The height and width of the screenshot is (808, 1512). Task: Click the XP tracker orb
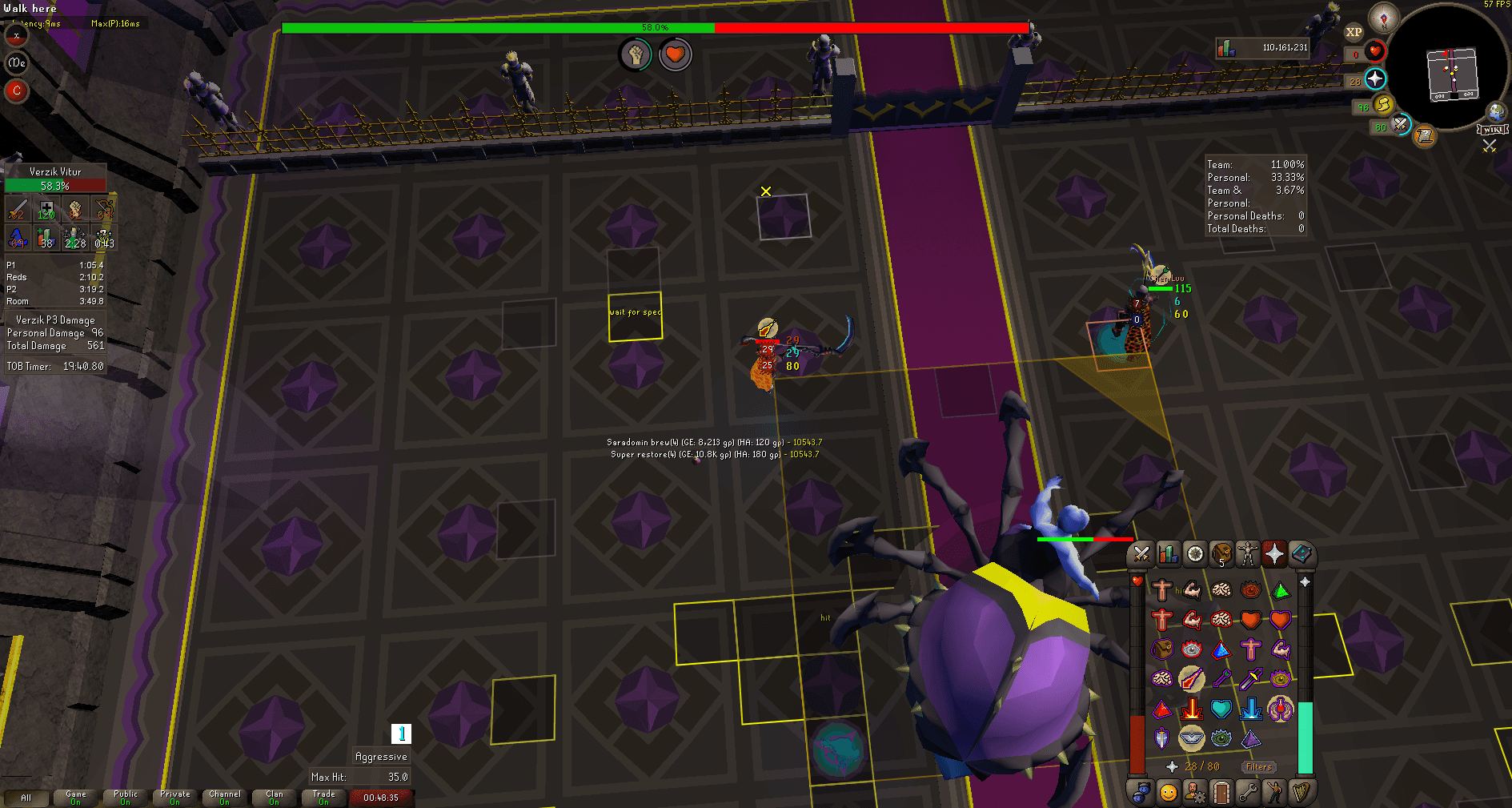point(1354,31)
